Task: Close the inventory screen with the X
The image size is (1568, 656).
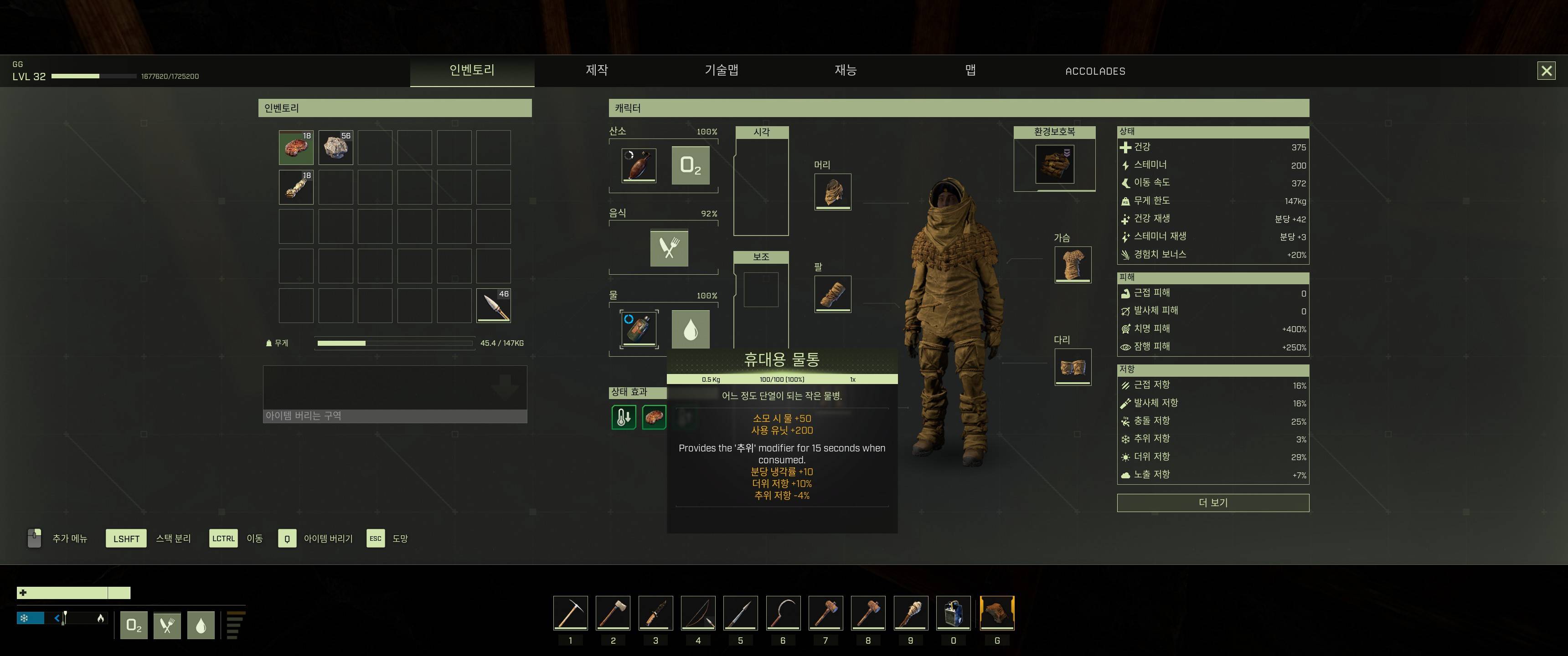Action: pyautogui.click(x=1546, y=71)
